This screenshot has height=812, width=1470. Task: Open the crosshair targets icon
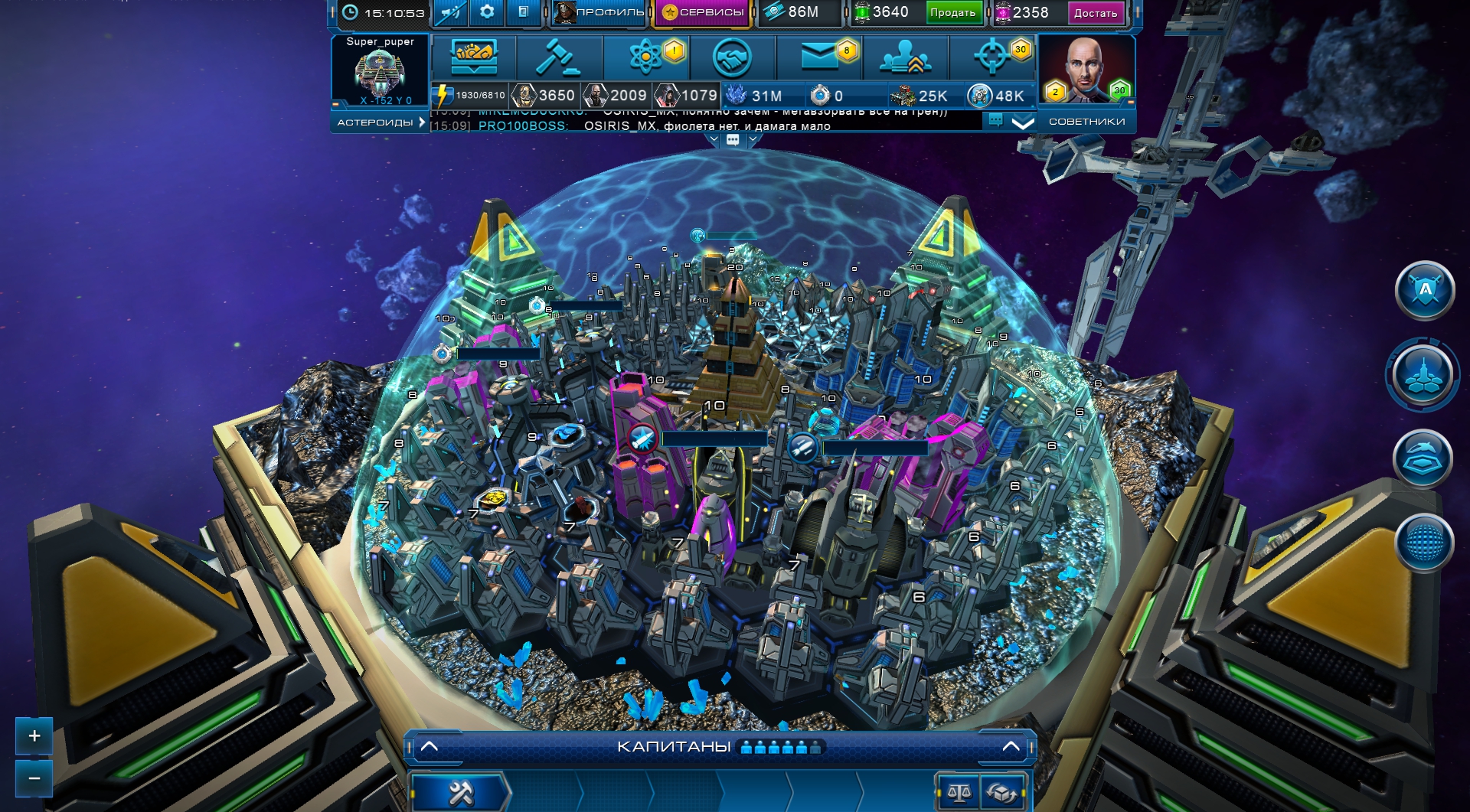(x=993, y=57)
